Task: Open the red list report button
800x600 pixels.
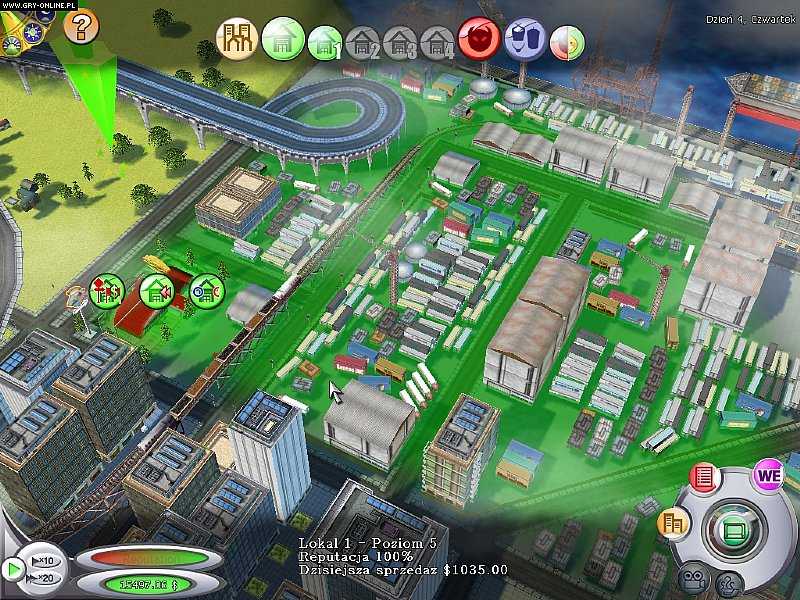Action: (703, 477)
